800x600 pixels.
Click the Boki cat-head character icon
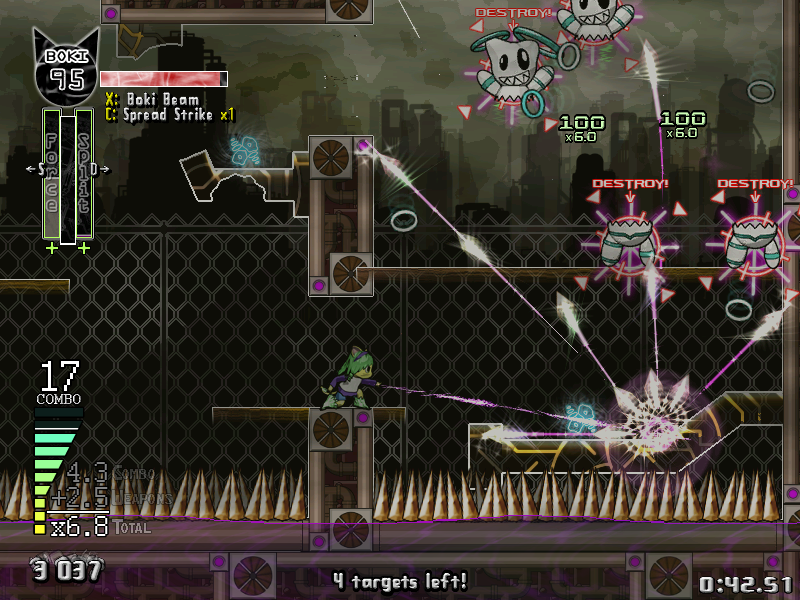click(x=67, y=66)
